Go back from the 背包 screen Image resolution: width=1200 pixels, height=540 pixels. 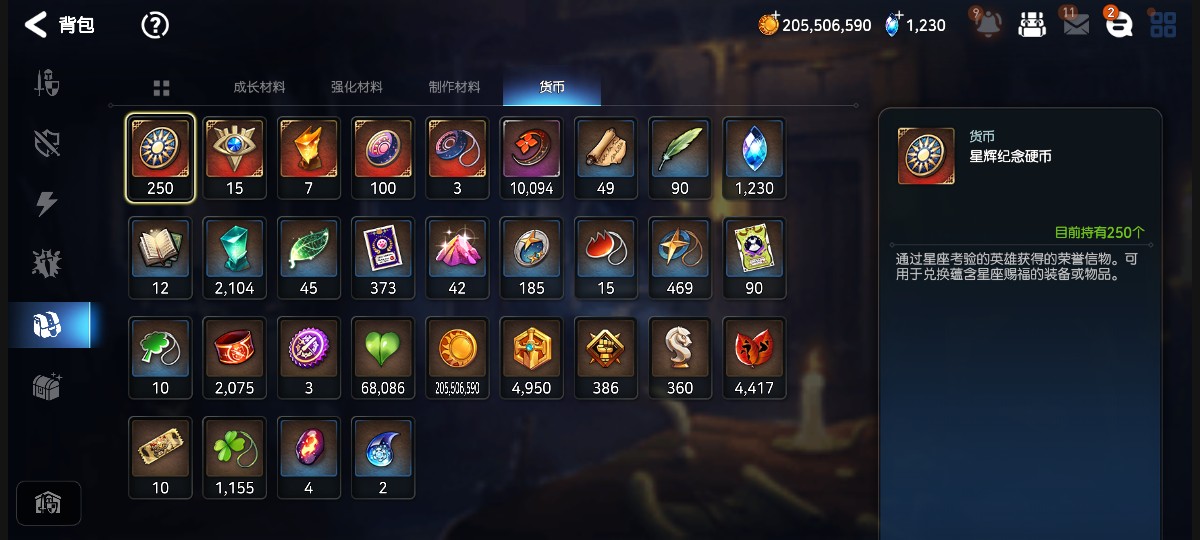point(36,25)
